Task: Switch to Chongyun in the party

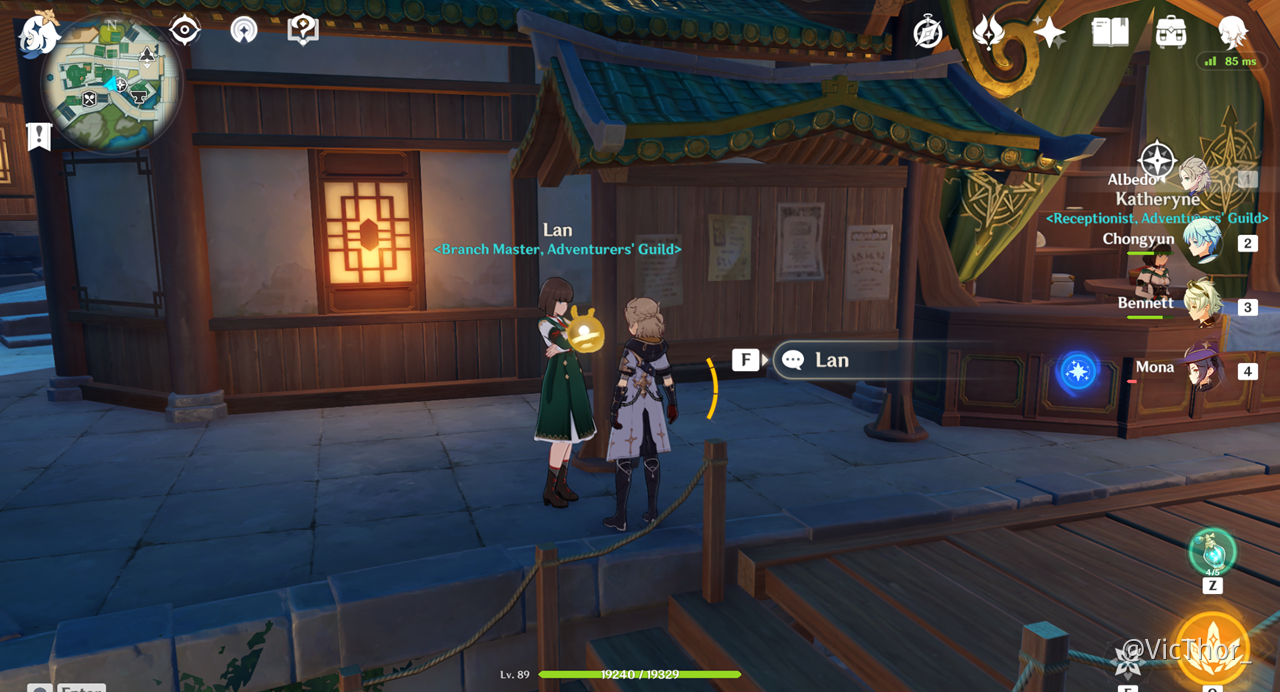Action: (x=1201, y=242)
